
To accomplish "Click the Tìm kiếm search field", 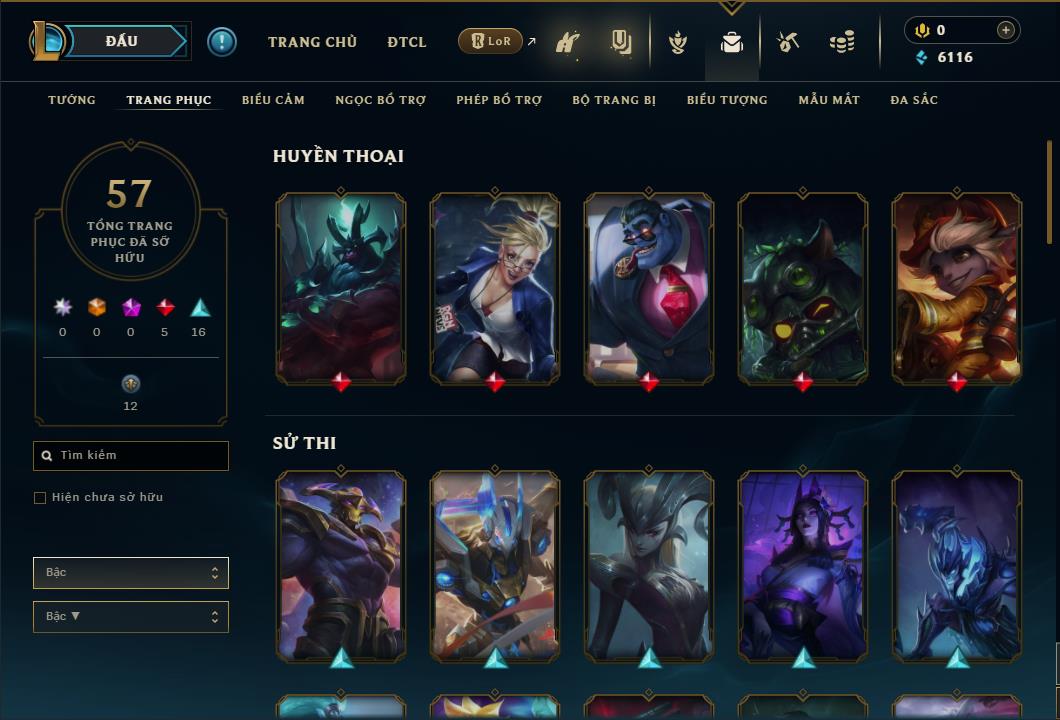I will (131, 456).
